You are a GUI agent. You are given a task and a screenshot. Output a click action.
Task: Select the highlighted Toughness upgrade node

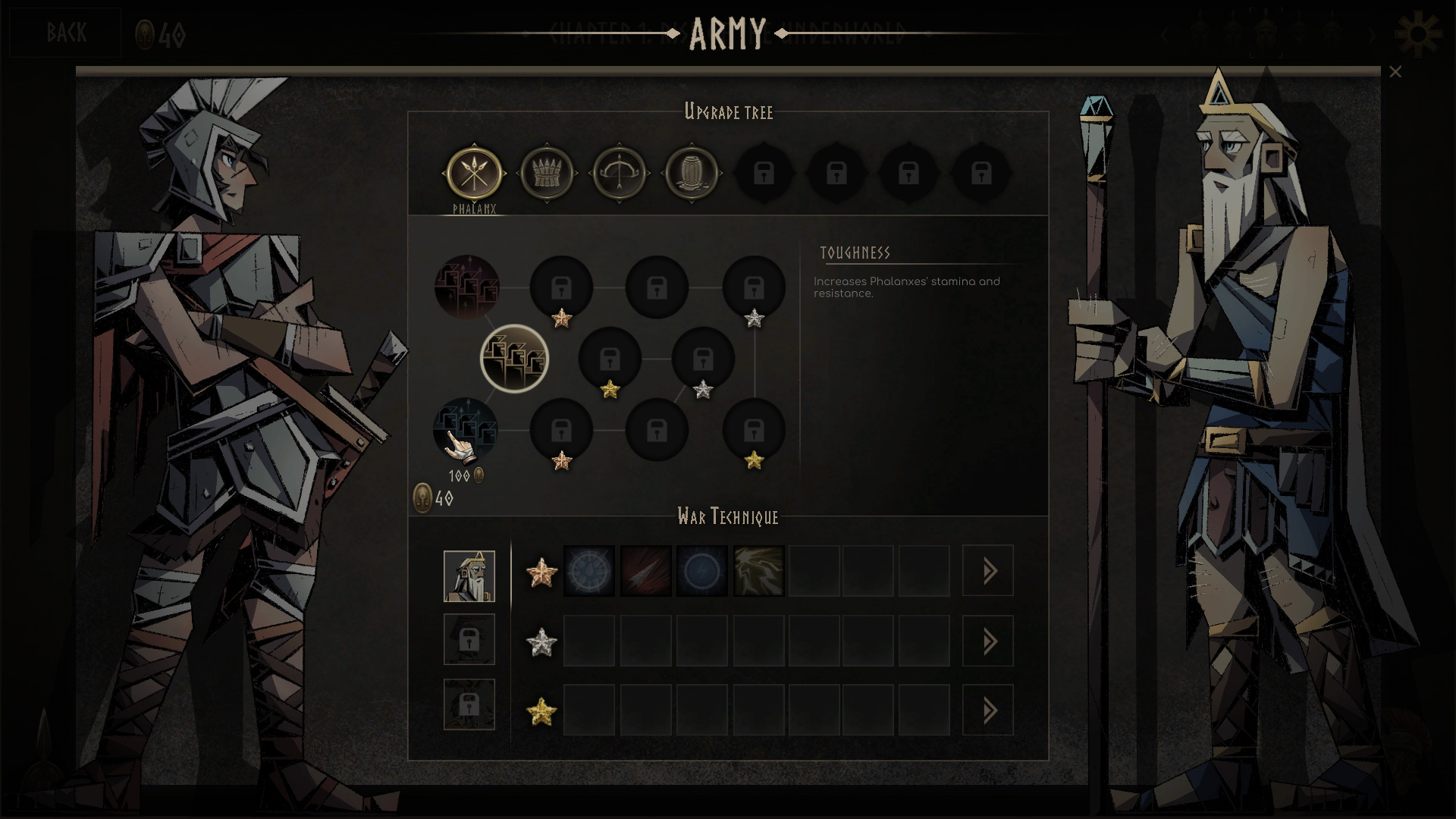click(514, 359)
